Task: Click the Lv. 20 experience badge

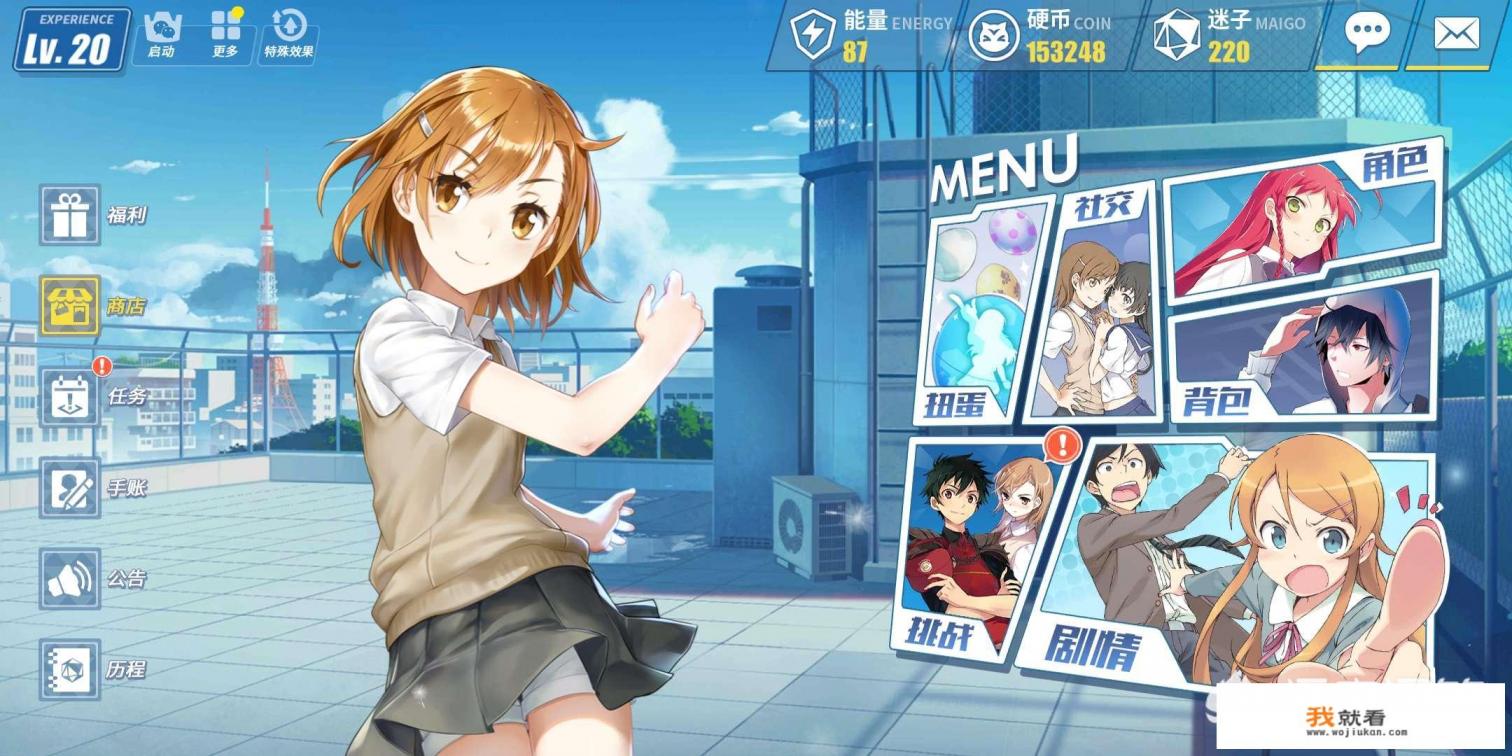Action: tap(71, 40)
